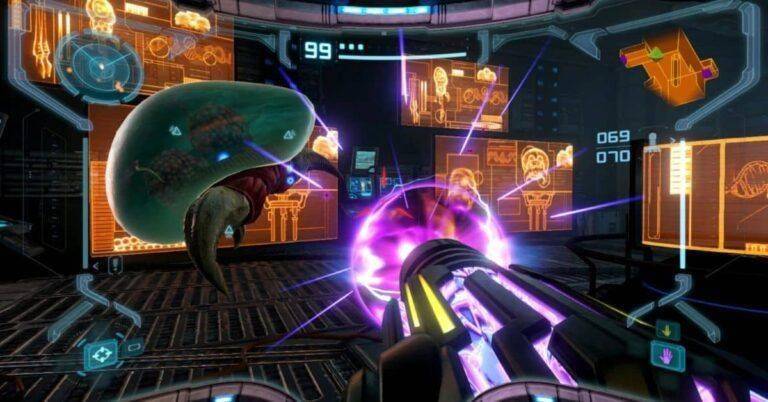Switch to the yellow Power Beam icon
The height and width of the screenshot is (402, 768).
668,329
